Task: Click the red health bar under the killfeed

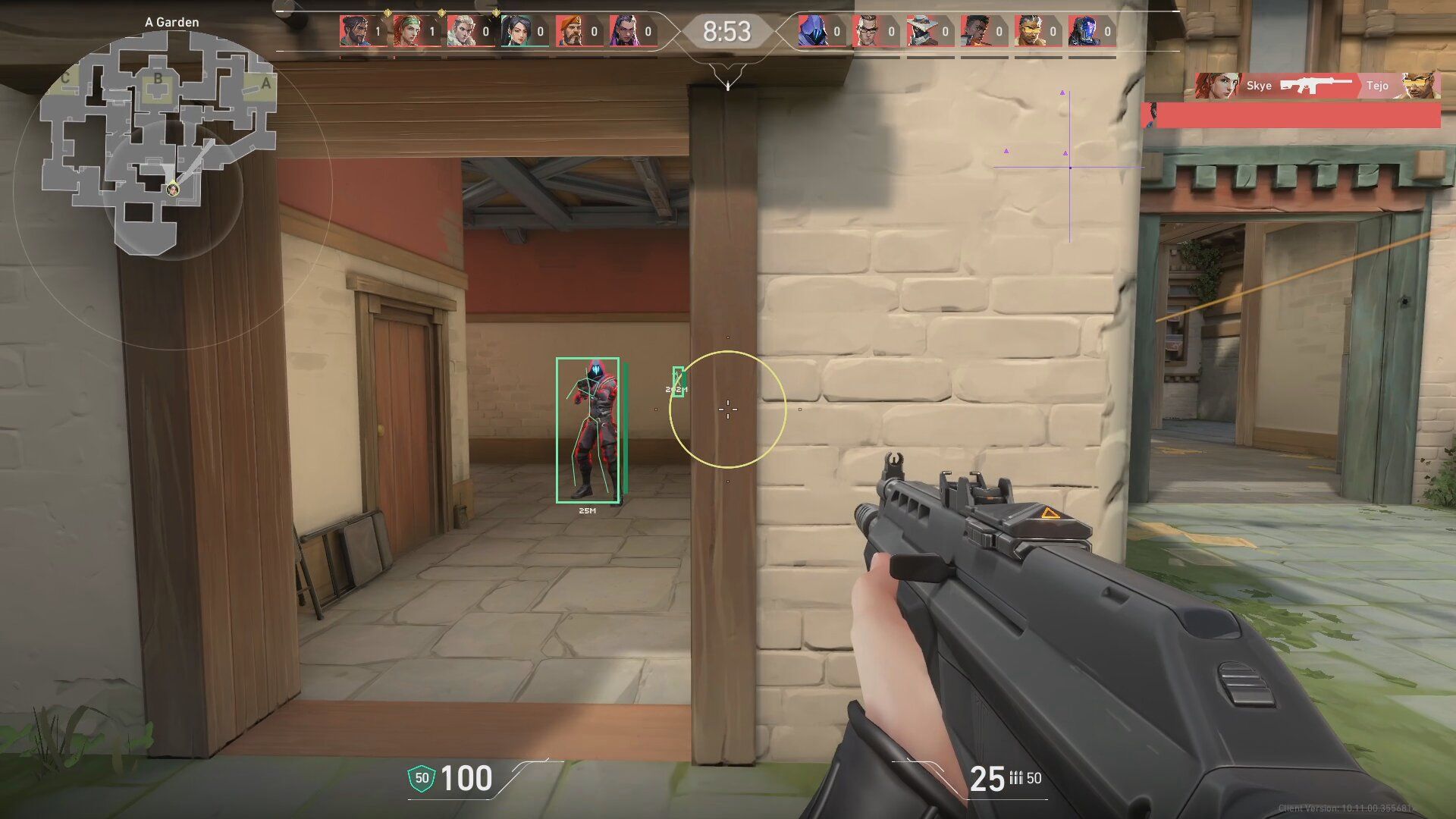Action: (1289, 115)
